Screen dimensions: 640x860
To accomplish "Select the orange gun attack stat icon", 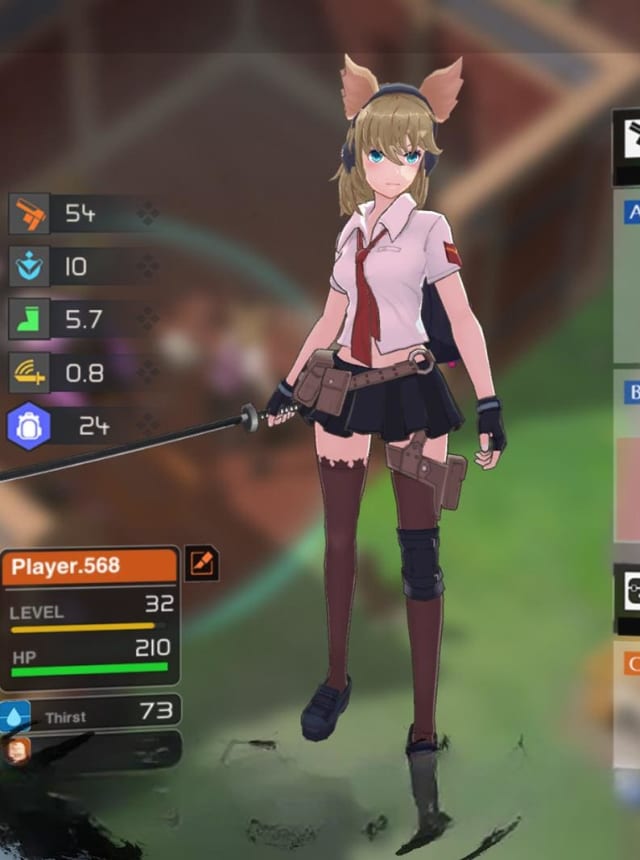I will (28, 213).
